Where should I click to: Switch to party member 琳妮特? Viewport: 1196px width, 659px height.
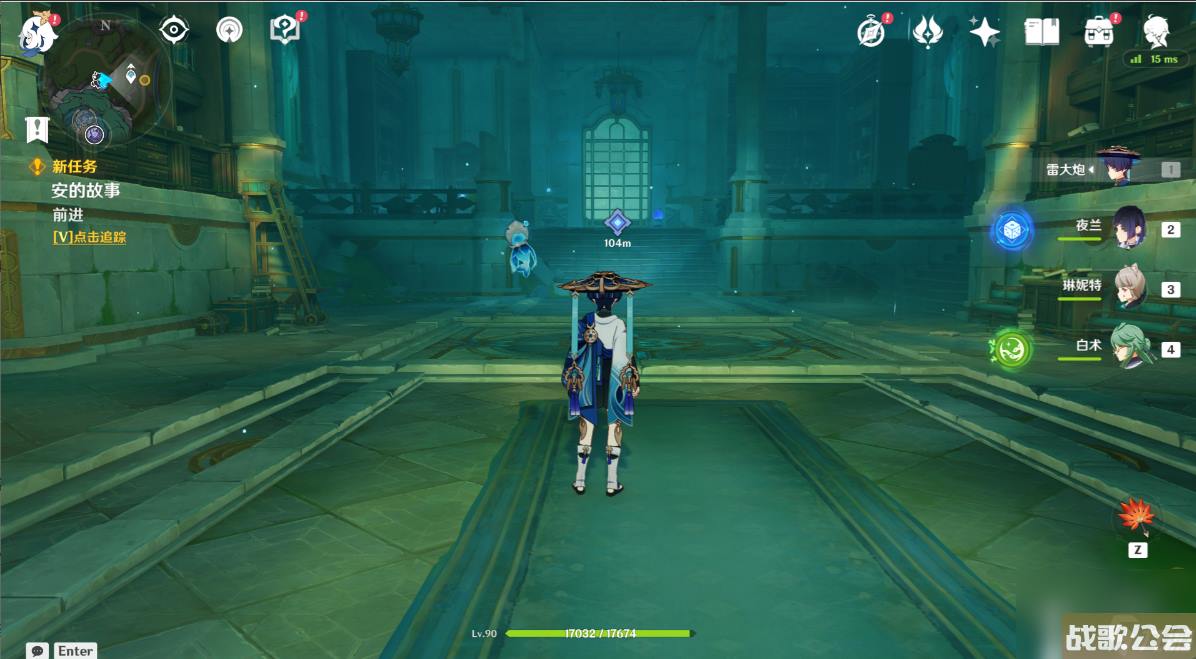1130,288
